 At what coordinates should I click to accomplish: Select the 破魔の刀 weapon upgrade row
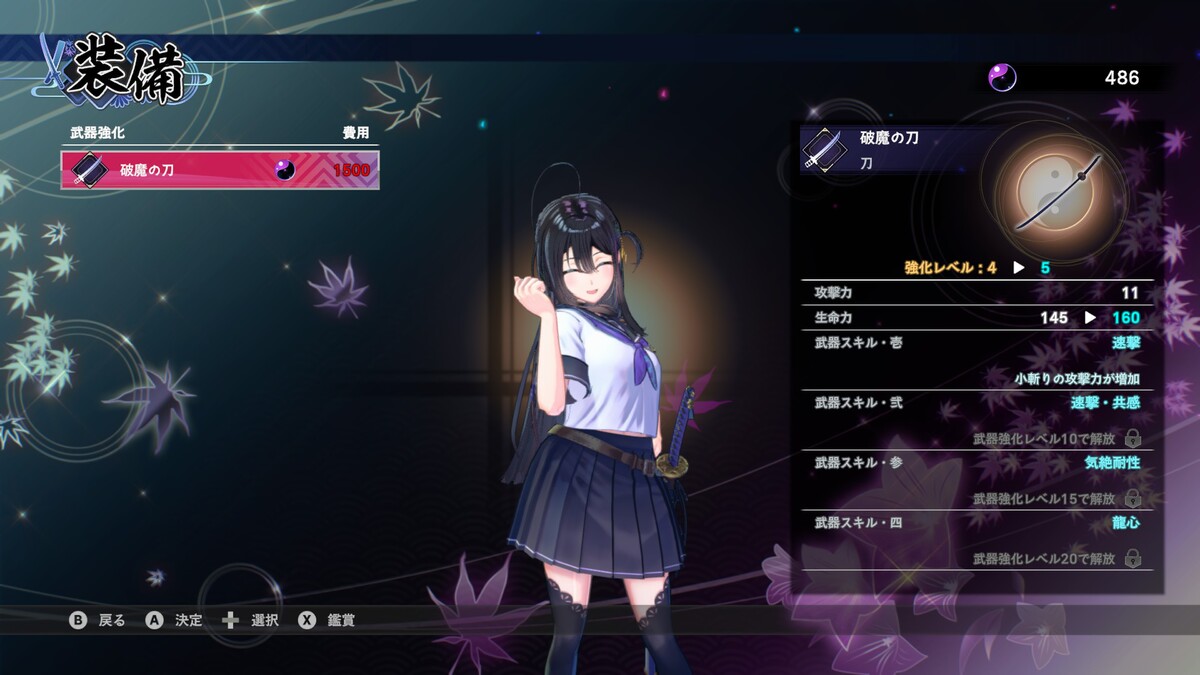coord(220,170)
